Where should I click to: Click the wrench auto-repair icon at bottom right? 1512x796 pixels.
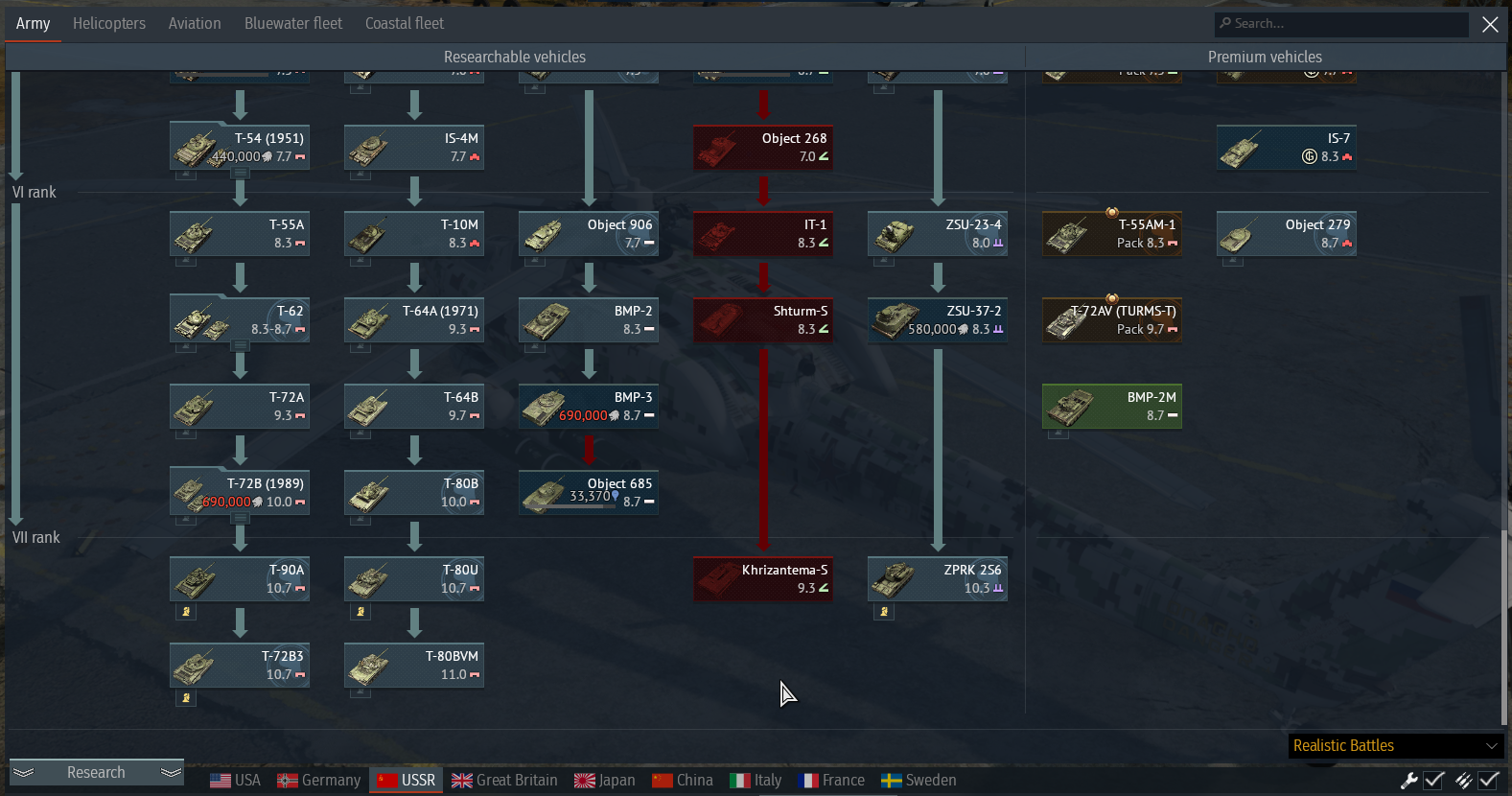[x=1408, y=780]
